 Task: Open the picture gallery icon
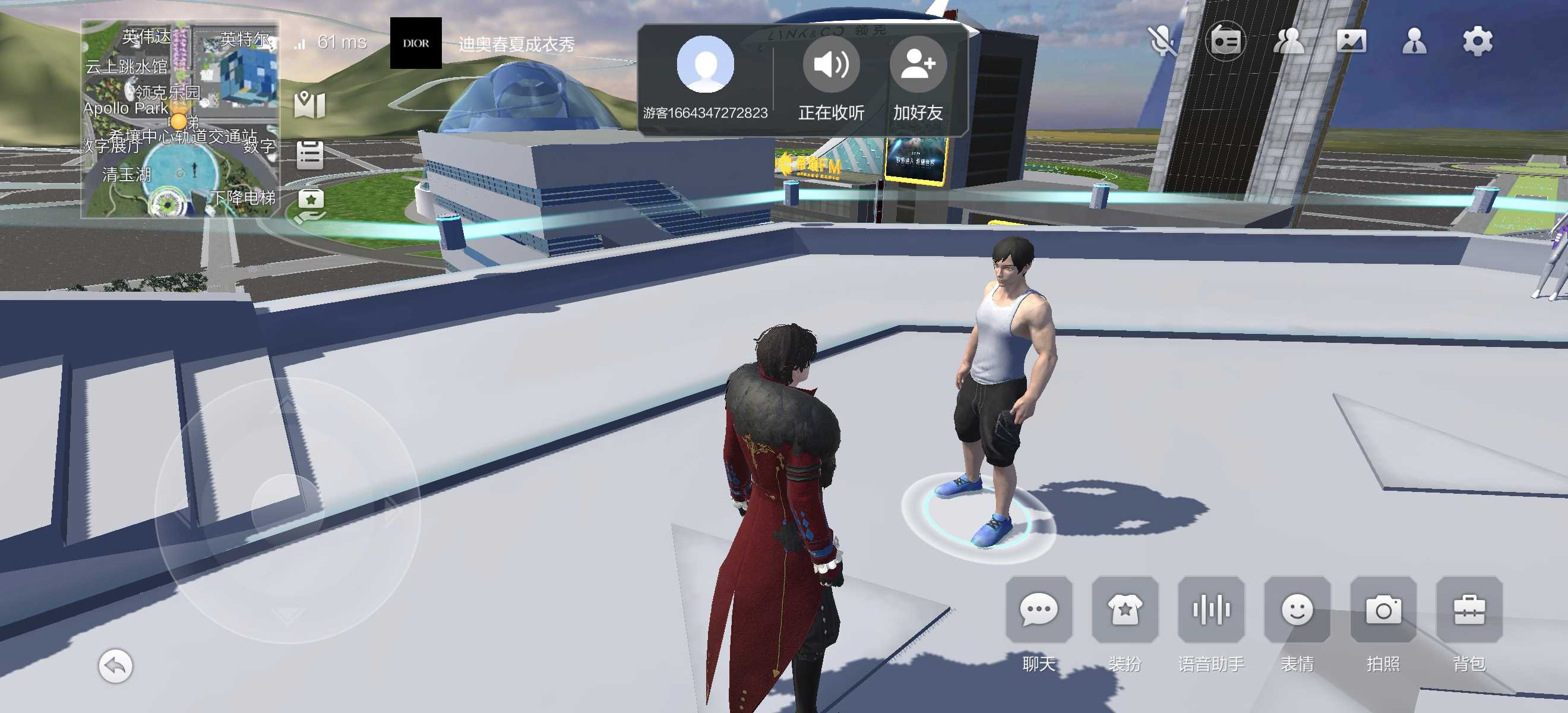1351,42
